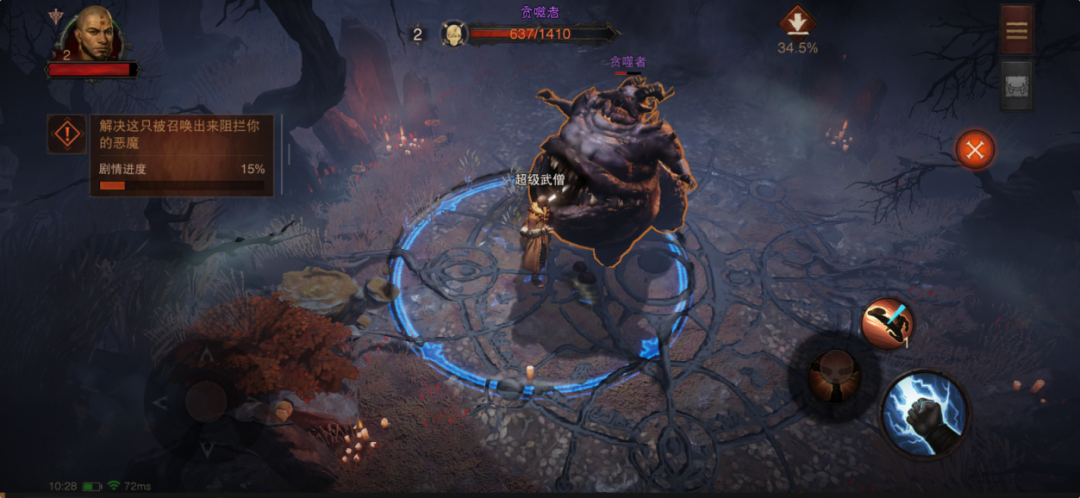Click the orange quest warning diamond icon
Image resolution: width=1080 pixels, height=498 pixels.
(67, 134)
